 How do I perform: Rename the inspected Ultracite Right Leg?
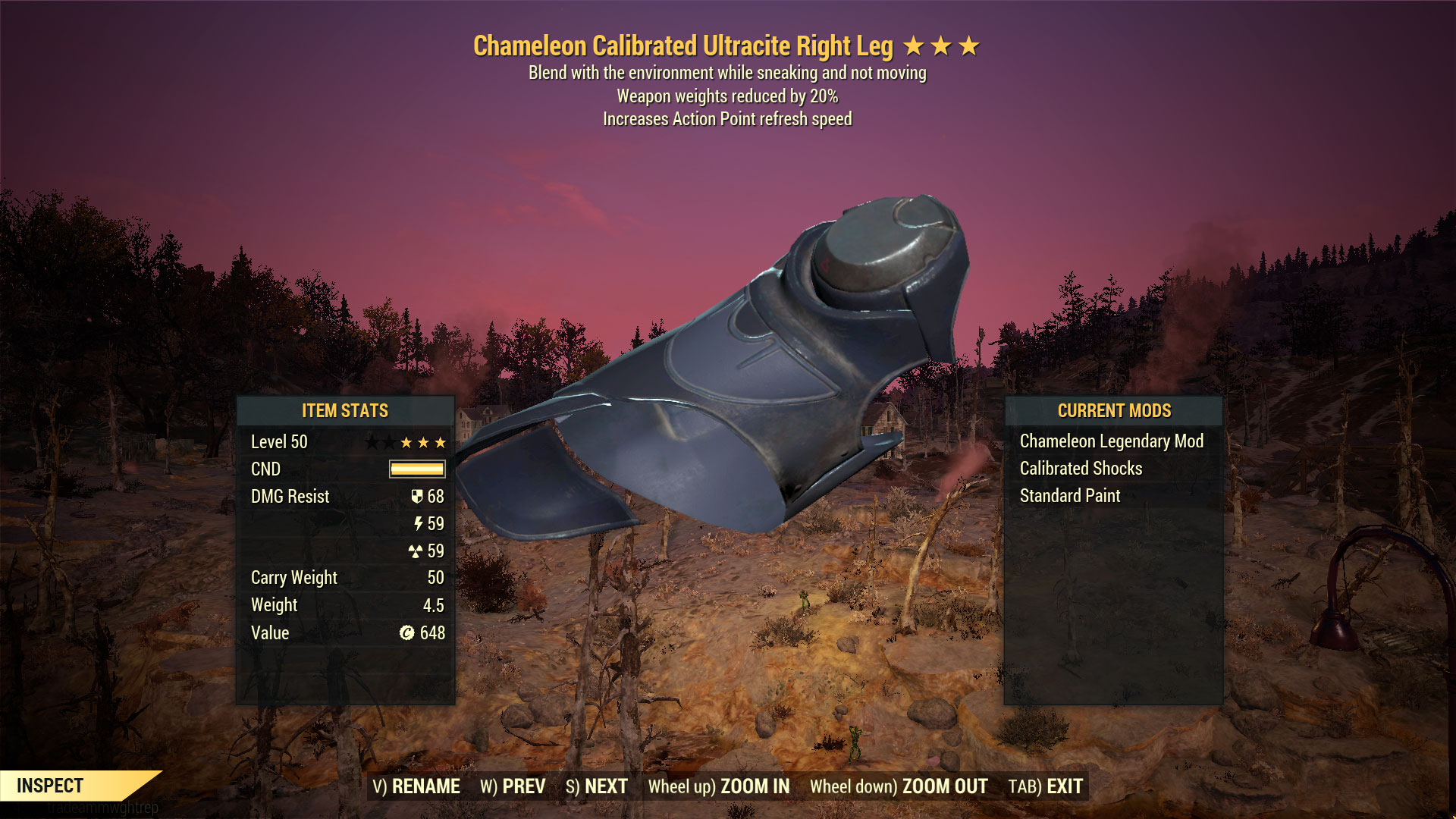point(416,786)
